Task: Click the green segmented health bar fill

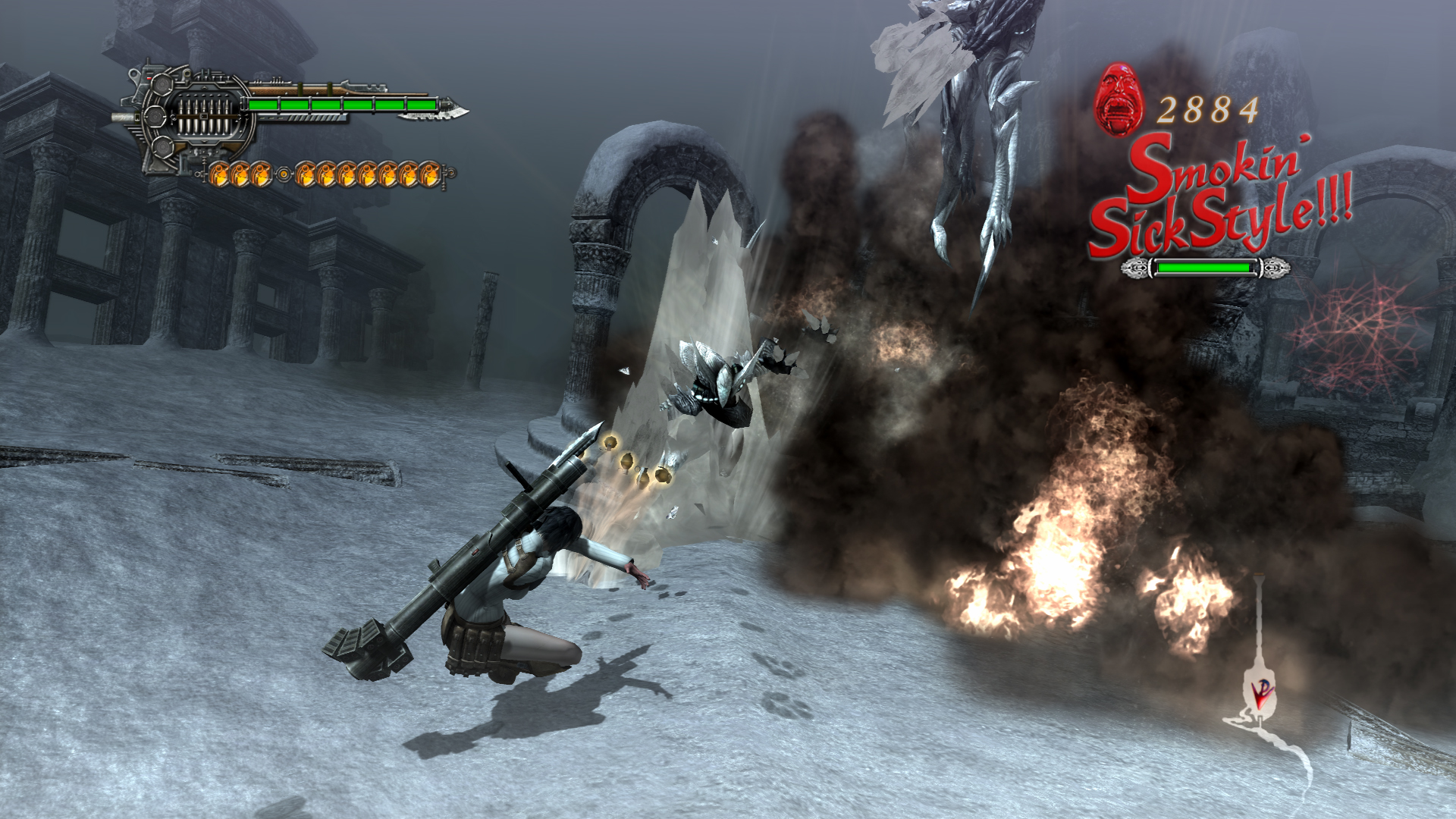Action: tap(345, 102)
